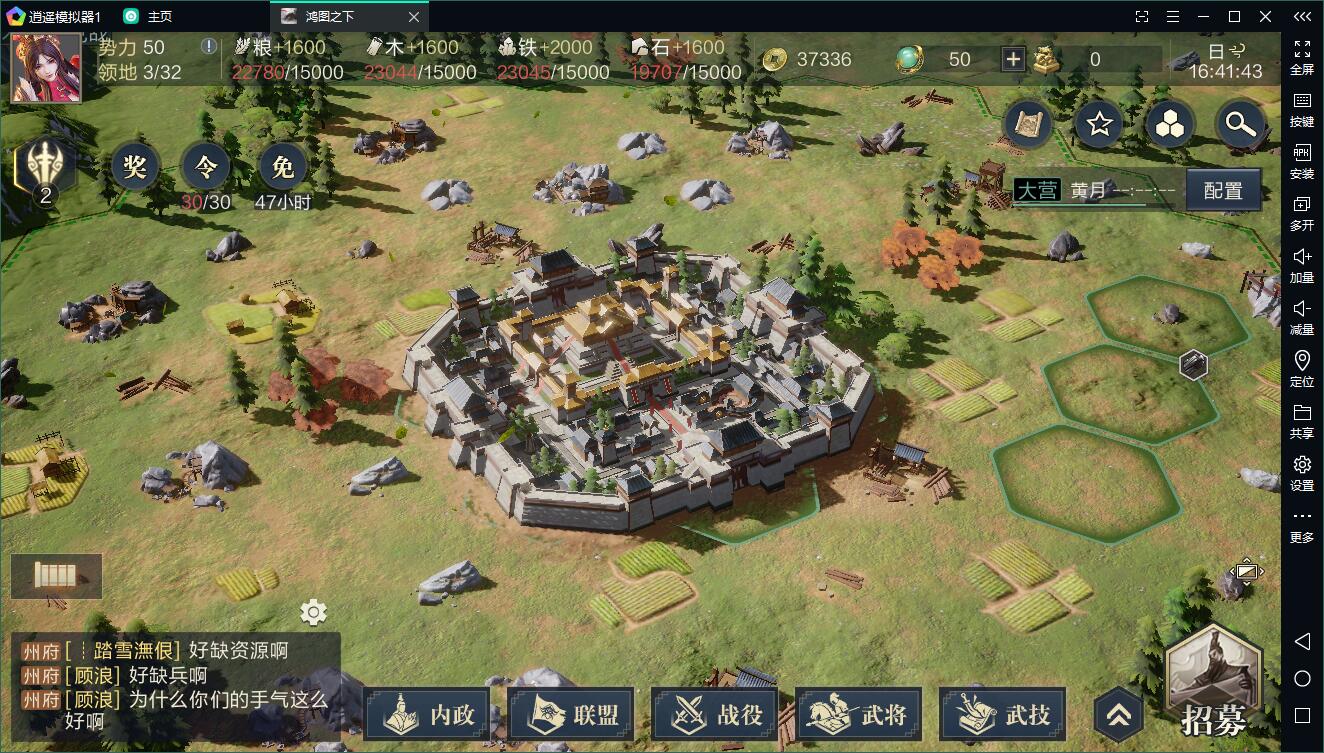Image resolution: width=1324 pixels, height=753 pixels.
Task: Close the 鸿图之下 emulator tab
Action: pyautogui.click(x=414, y=16)
